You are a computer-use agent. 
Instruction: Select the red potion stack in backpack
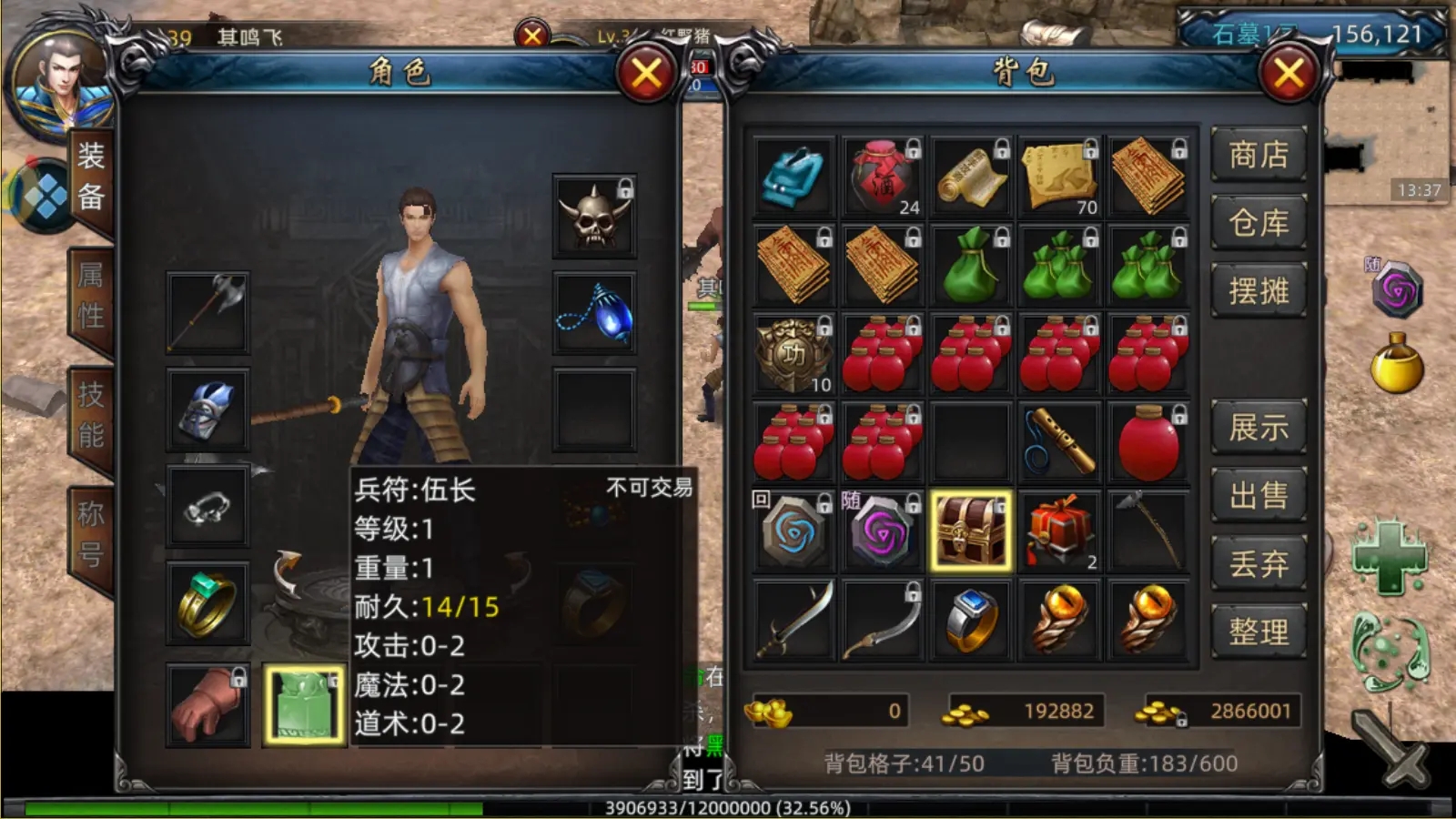coord(881,353)
